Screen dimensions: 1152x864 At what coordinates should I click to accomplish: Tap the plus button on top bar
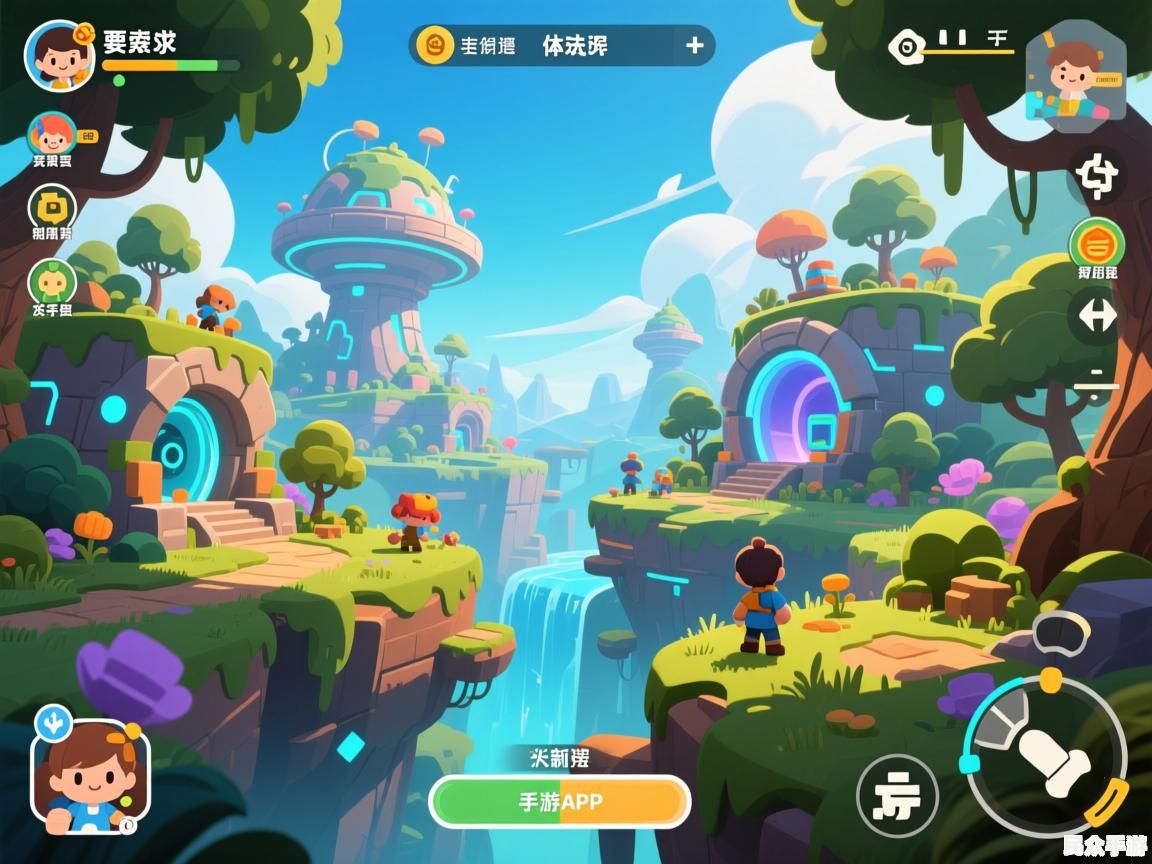click(x=694, y=45)
